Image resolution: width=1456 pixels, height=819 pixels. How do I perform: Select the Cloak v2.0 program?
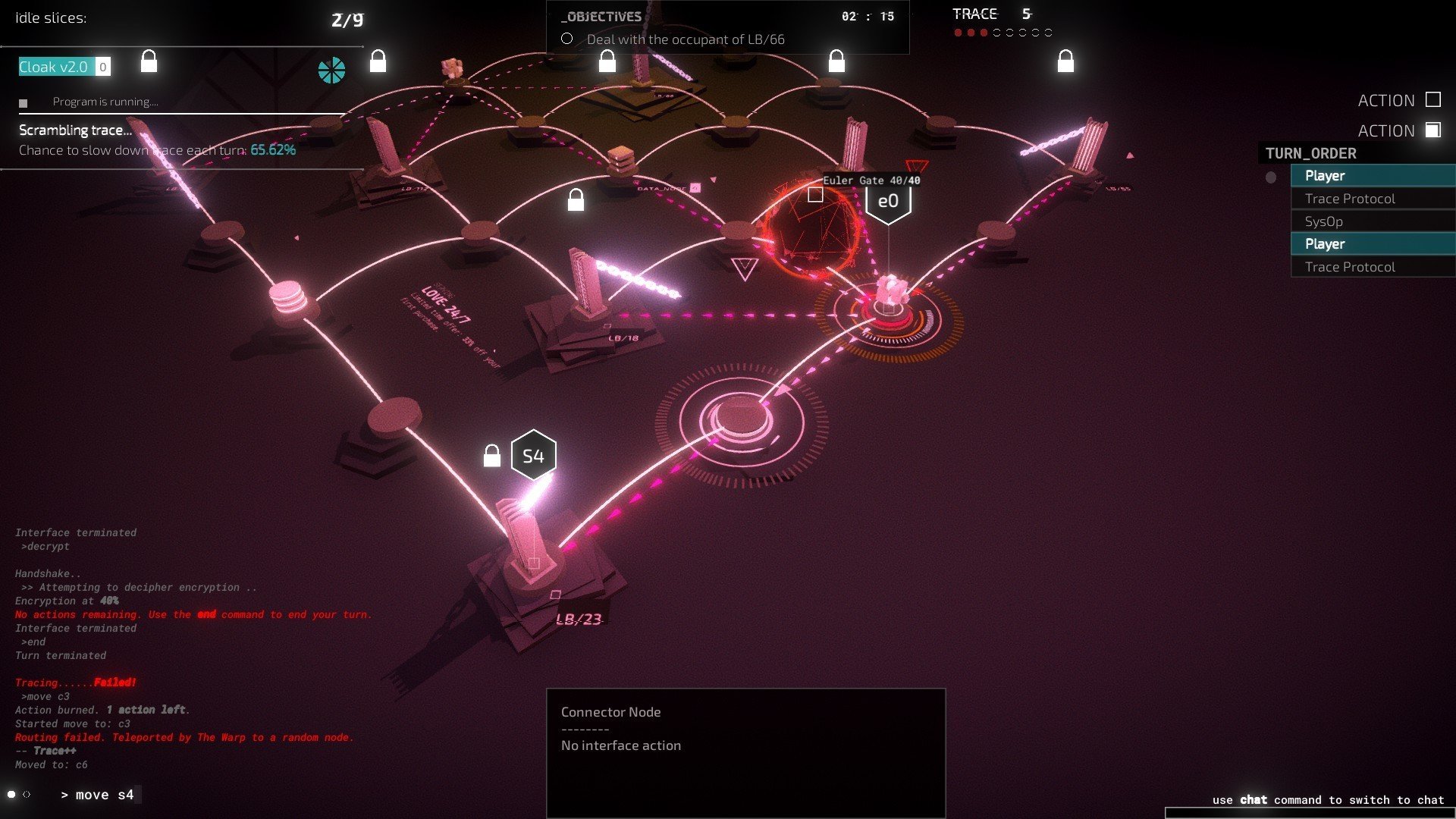pyautogui.click(x=54, y=67)
